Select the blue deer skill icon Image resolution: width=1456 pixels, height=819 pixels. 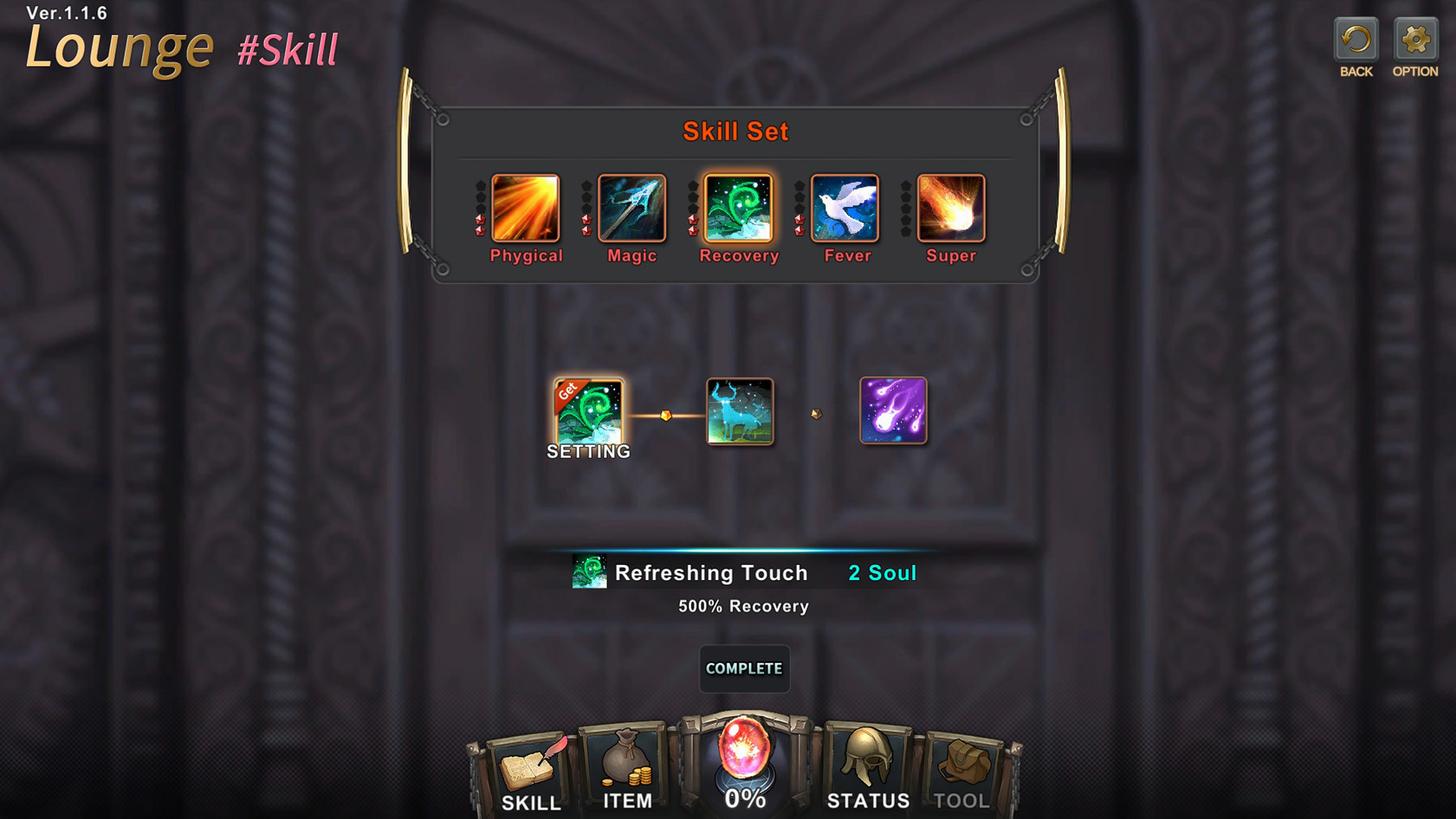(740, 413)
